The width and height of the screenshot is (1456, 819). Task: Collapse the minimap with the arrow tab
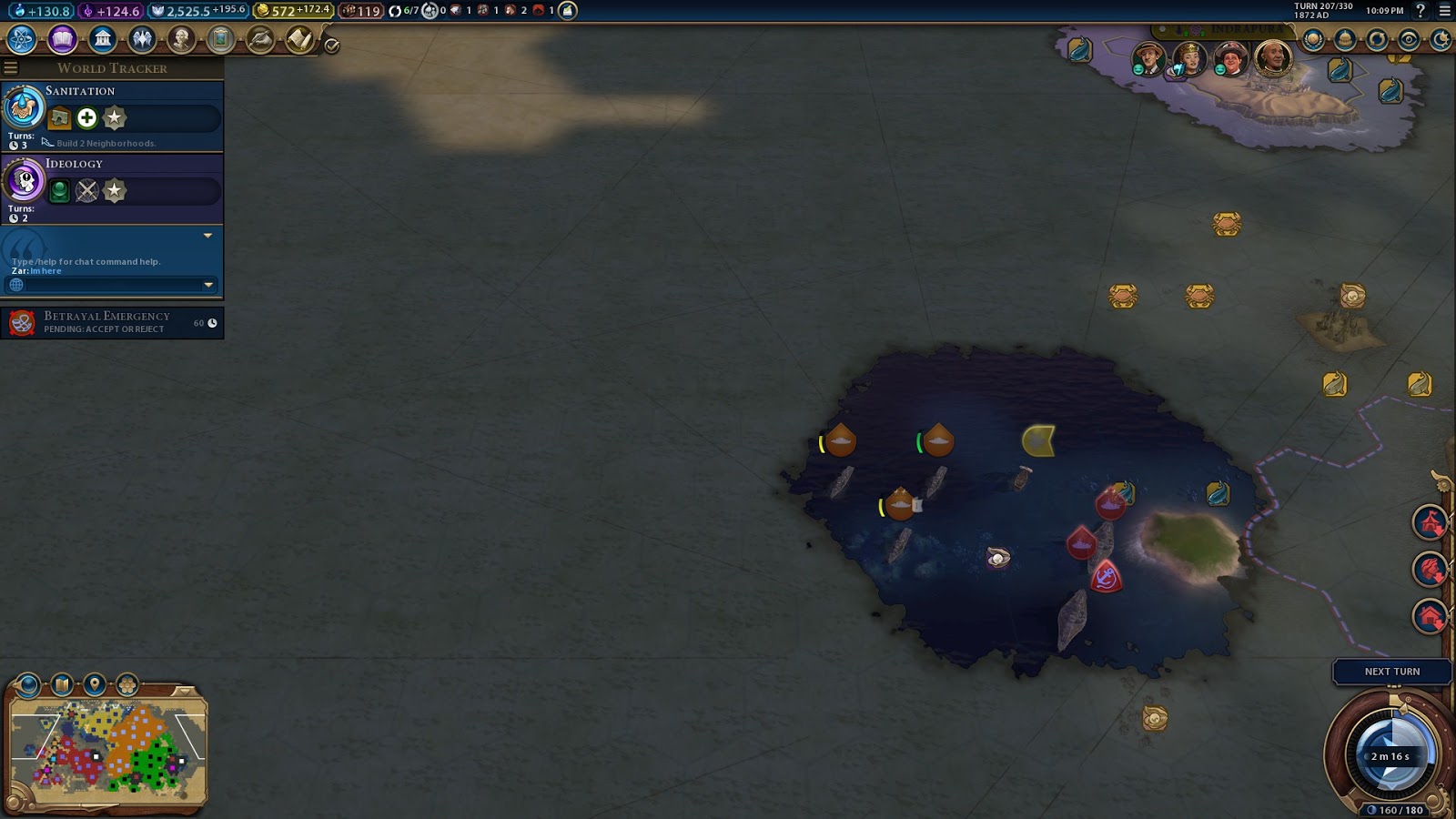click(x=185, y=691)
